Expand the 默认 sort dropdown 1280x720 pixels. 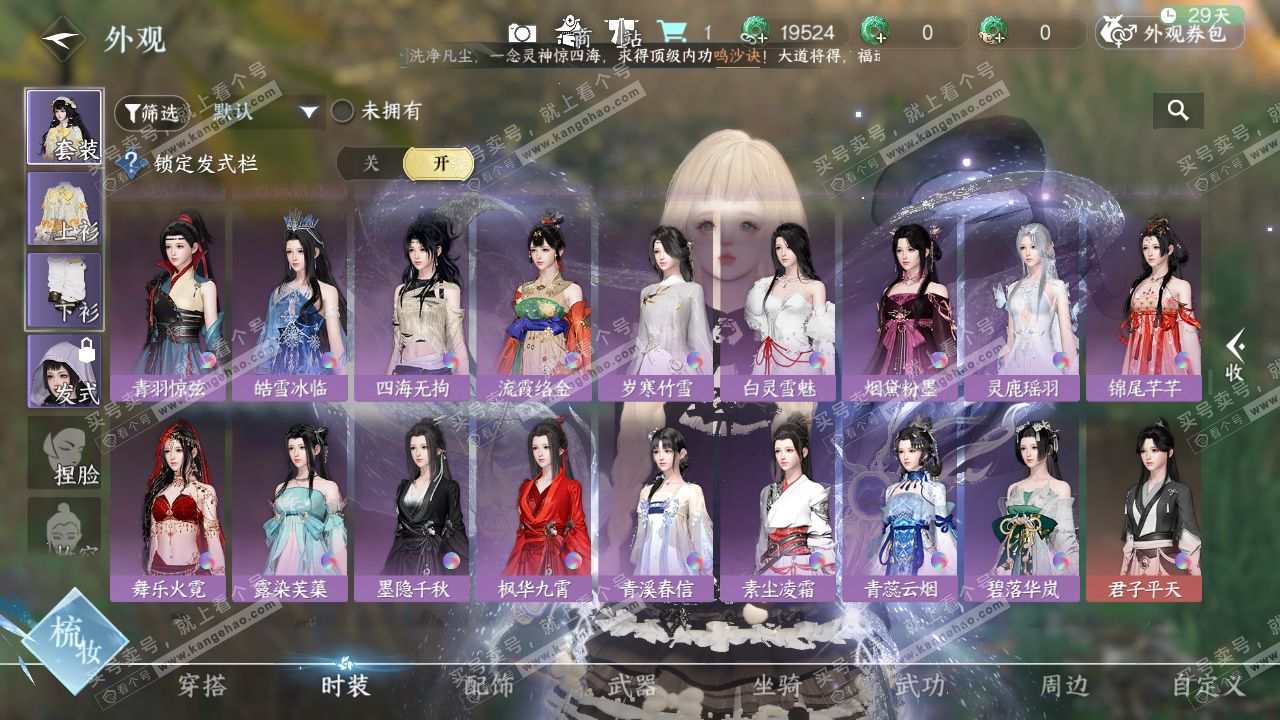[x=264, y=112]
